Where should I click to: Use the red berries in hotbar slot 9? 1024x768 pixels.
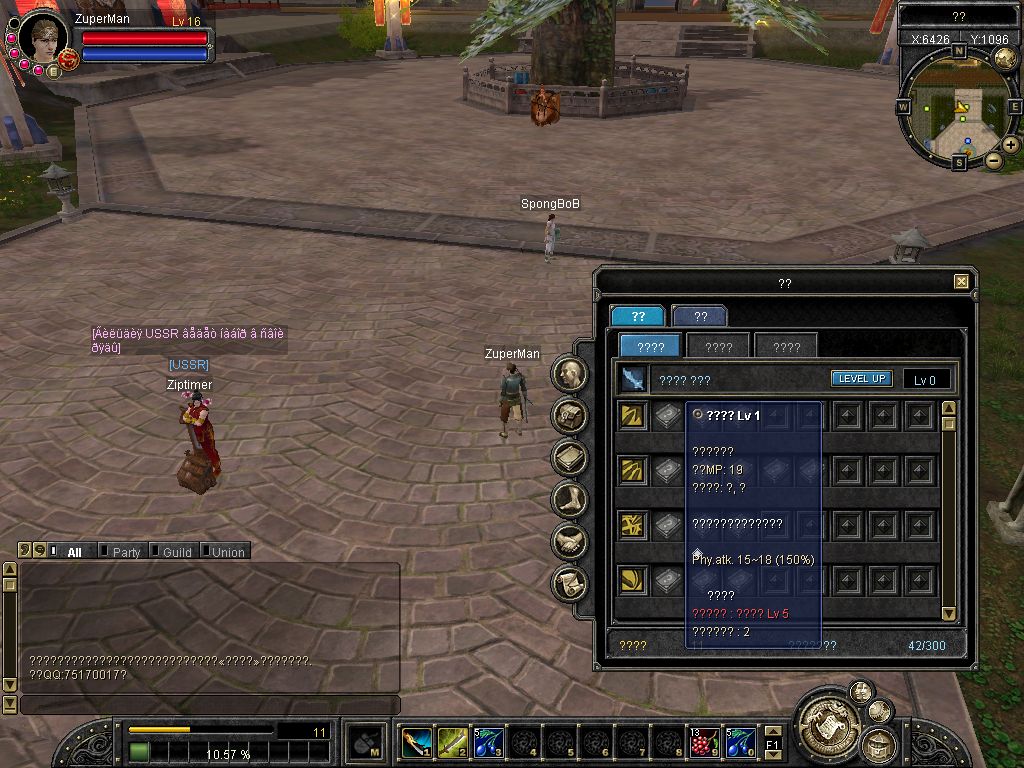tap(705, 742)
